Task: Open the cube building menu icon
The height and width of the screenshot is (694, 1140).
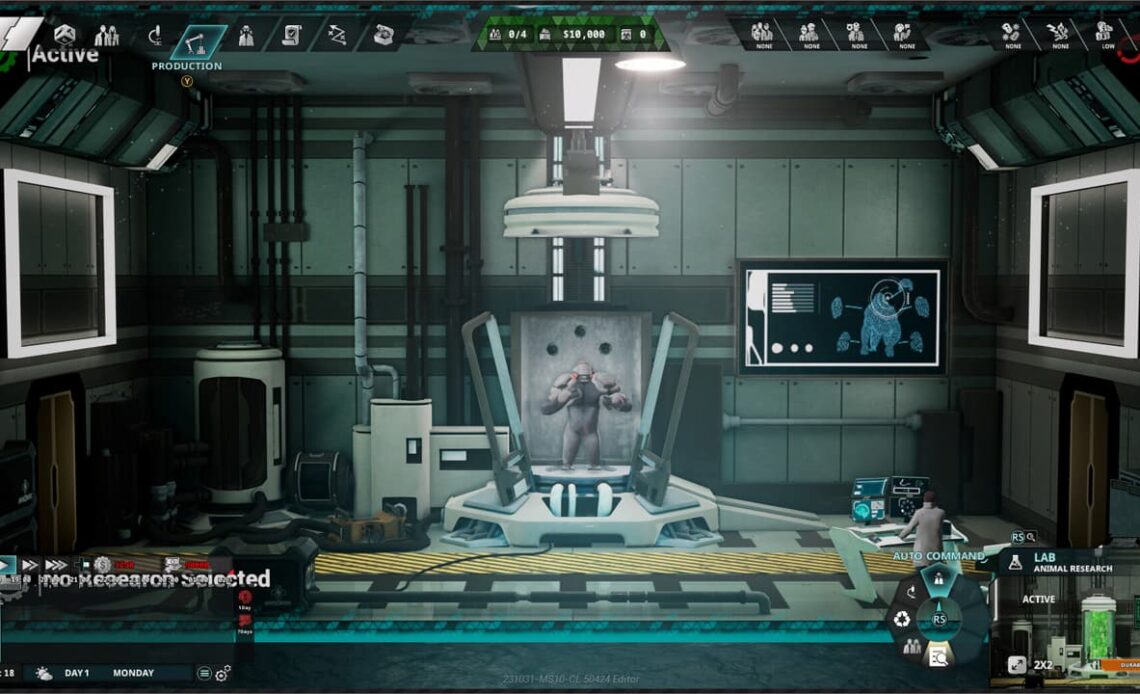Action: 65,35
